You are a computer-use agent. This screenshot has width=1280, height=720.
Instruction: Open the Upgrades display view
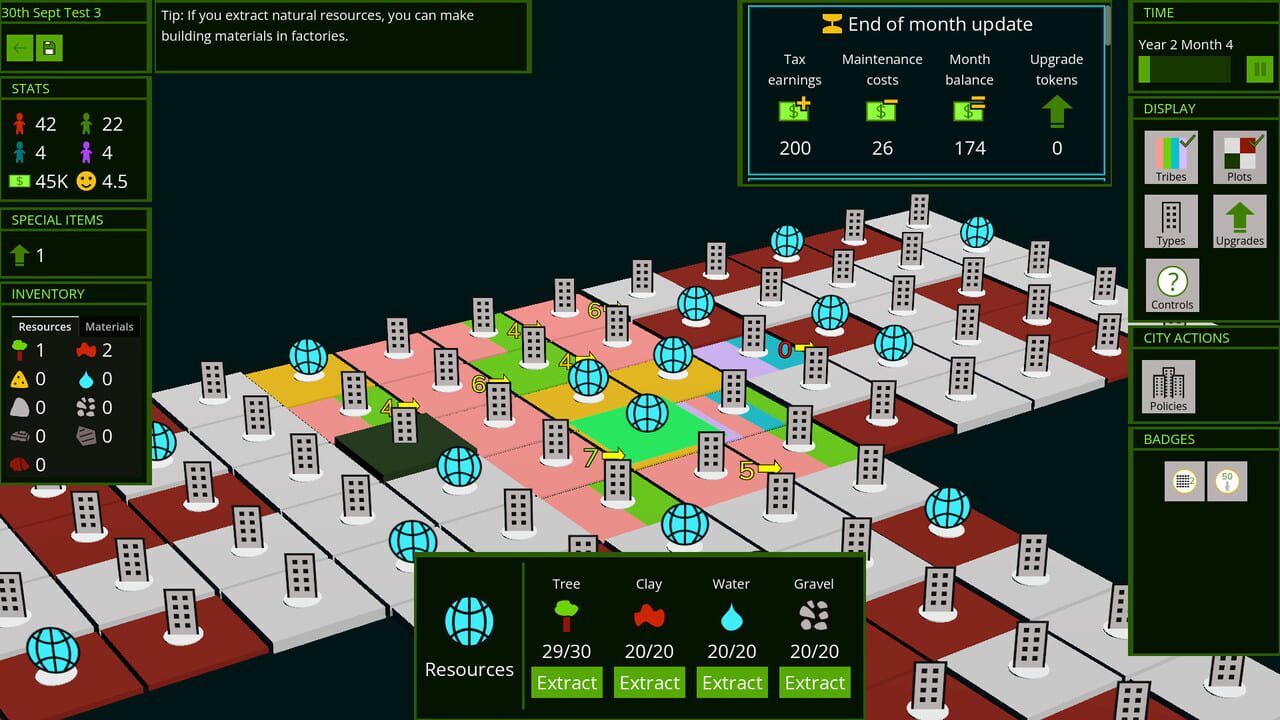point(1239,220)
